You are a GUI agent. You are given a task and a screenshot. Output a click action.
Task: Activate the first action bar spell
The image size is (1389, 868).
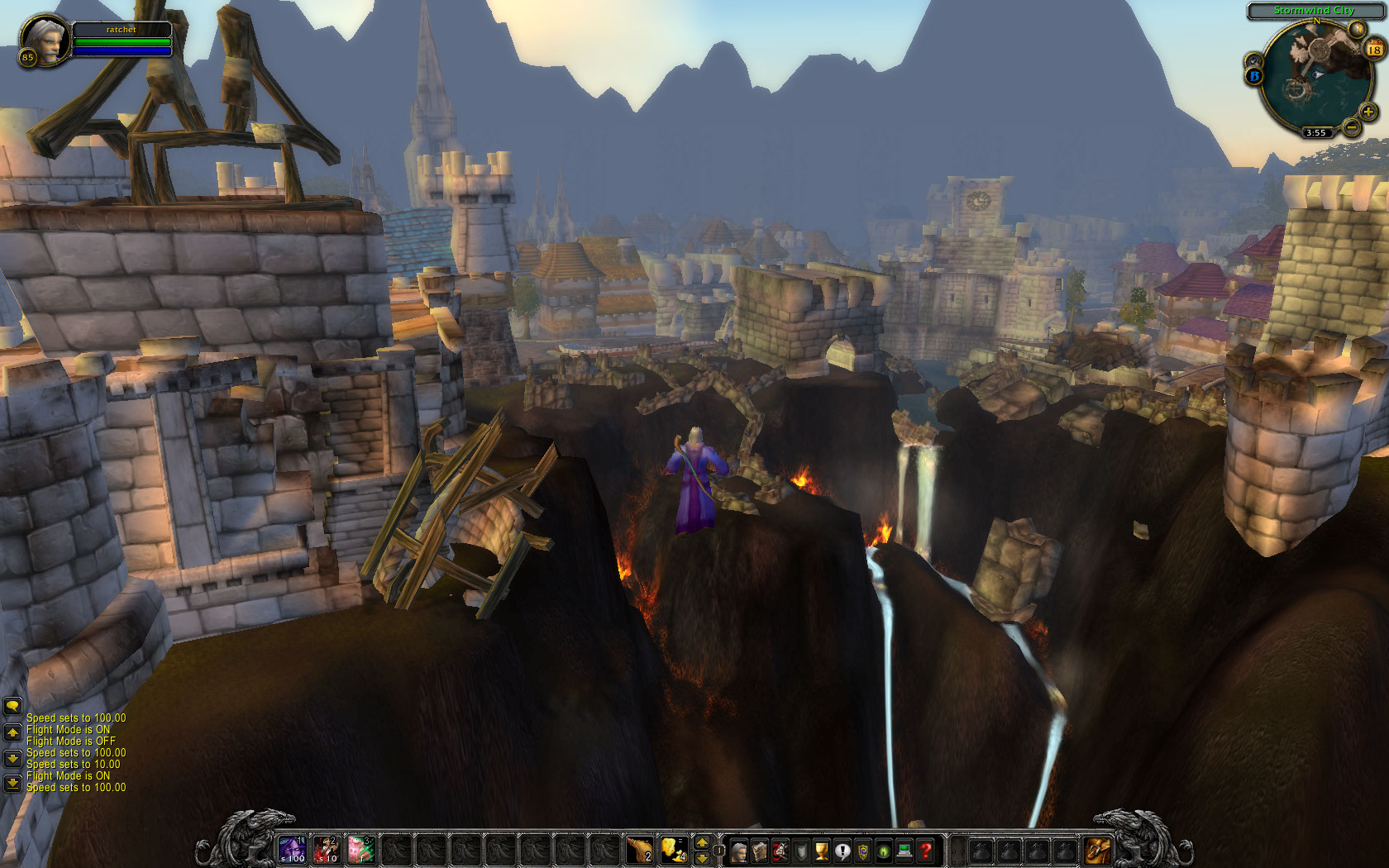click(x=292, y=849)
